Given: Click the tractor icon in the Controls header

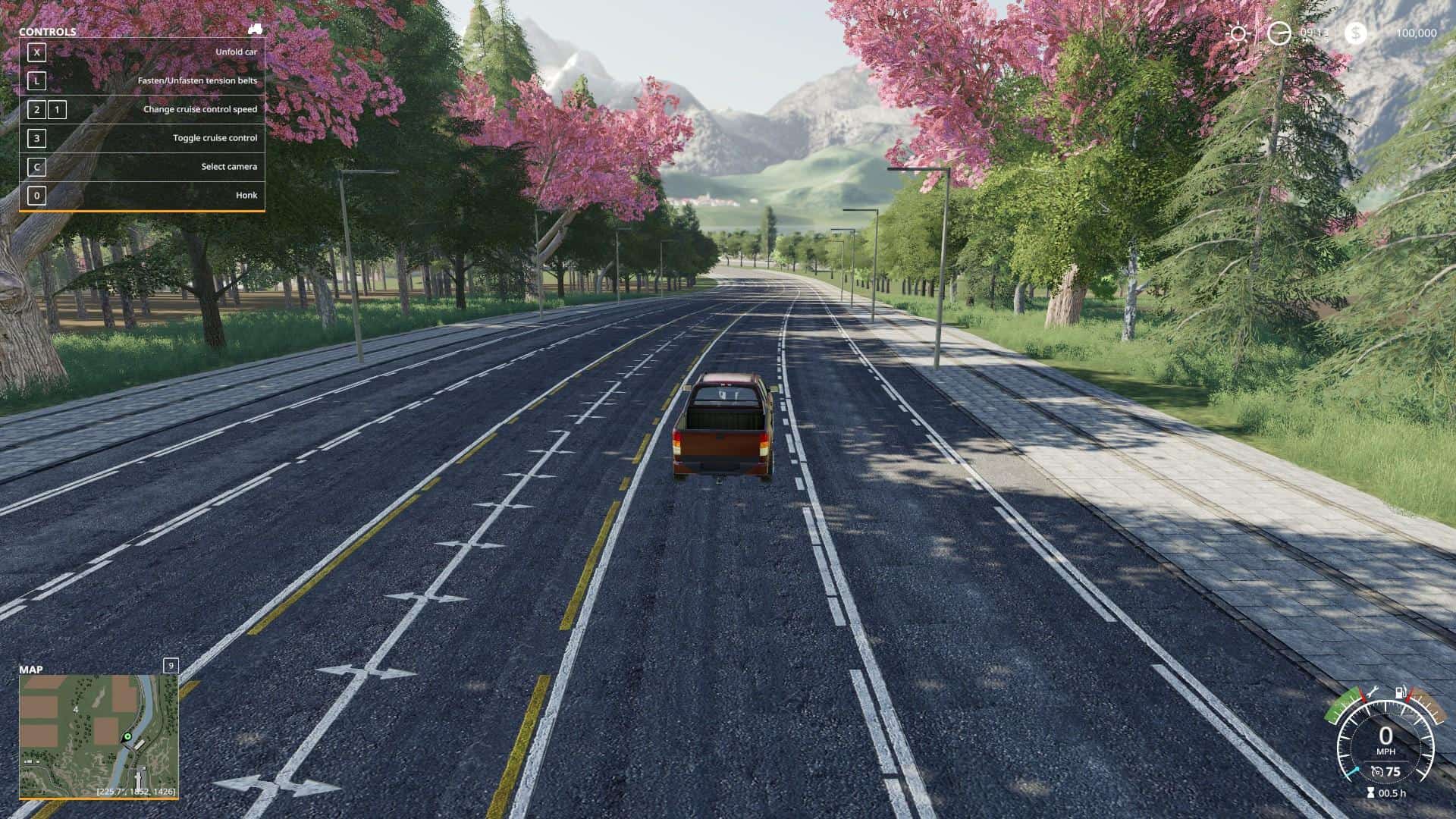Looking at the screenshot, I should pos(255,30).
